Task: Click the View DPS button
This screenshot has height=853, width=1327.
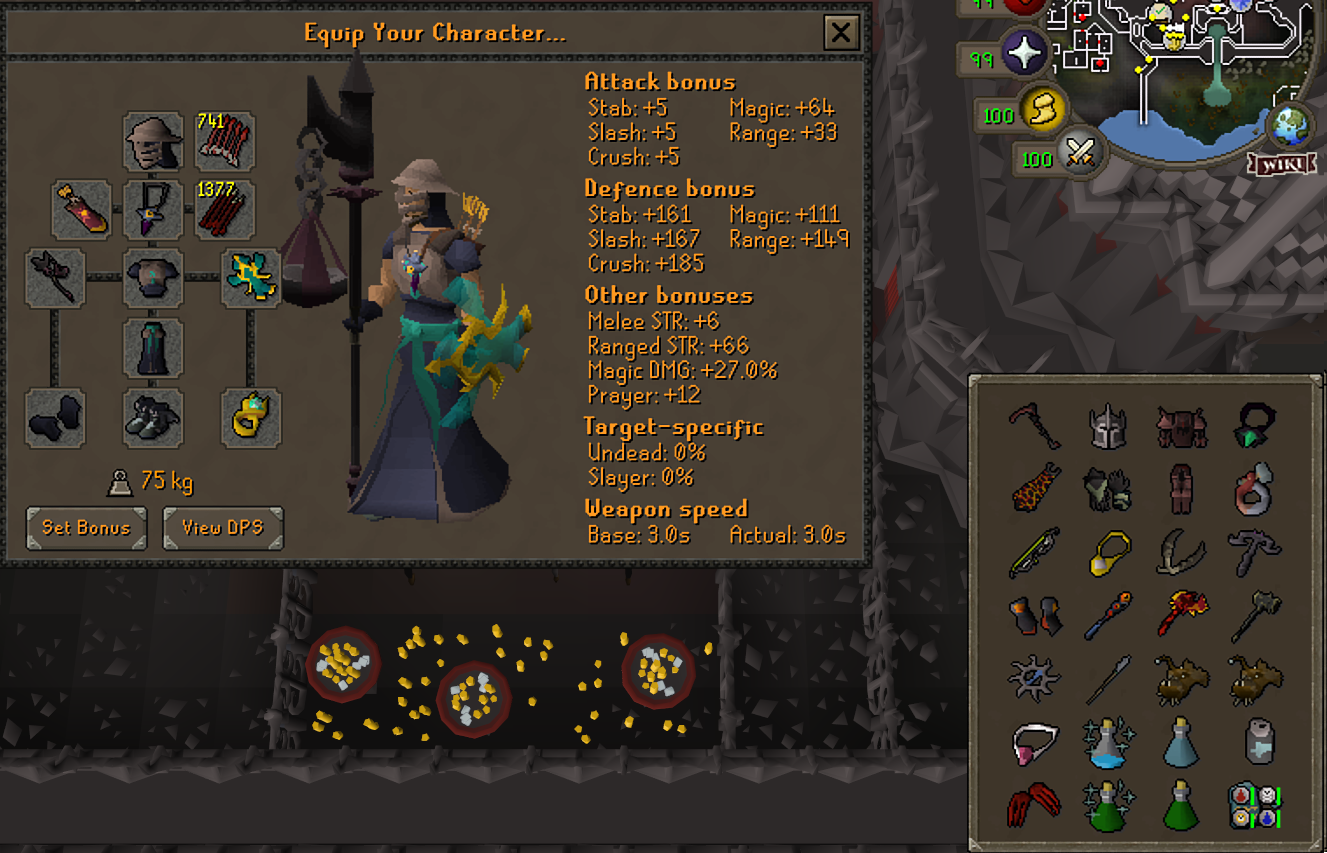Action: [x=222, y=528]
